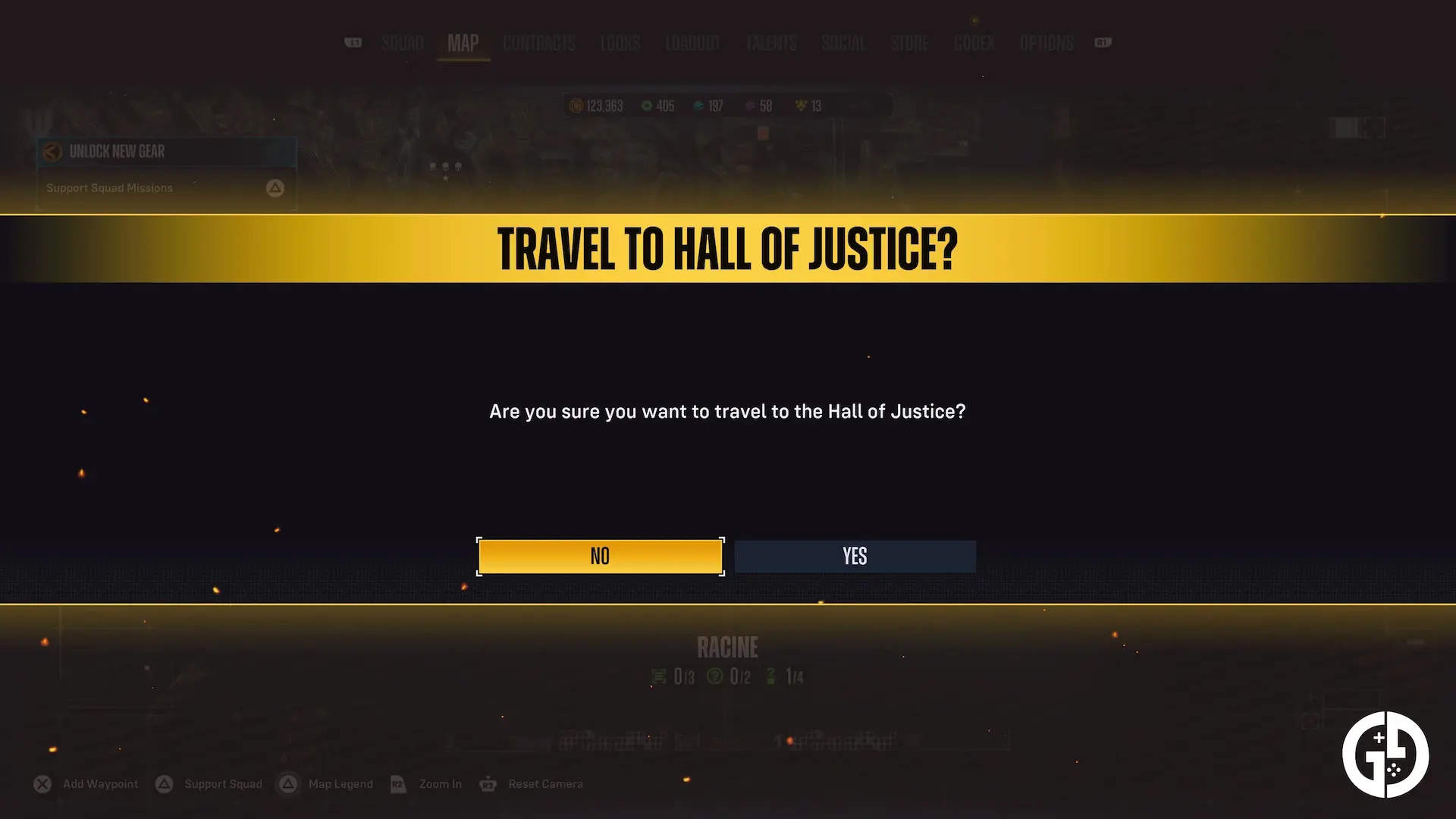Click the green Riddler trophy icon showing 1/4
The image size is (1456, 819).
coord(770,676)
